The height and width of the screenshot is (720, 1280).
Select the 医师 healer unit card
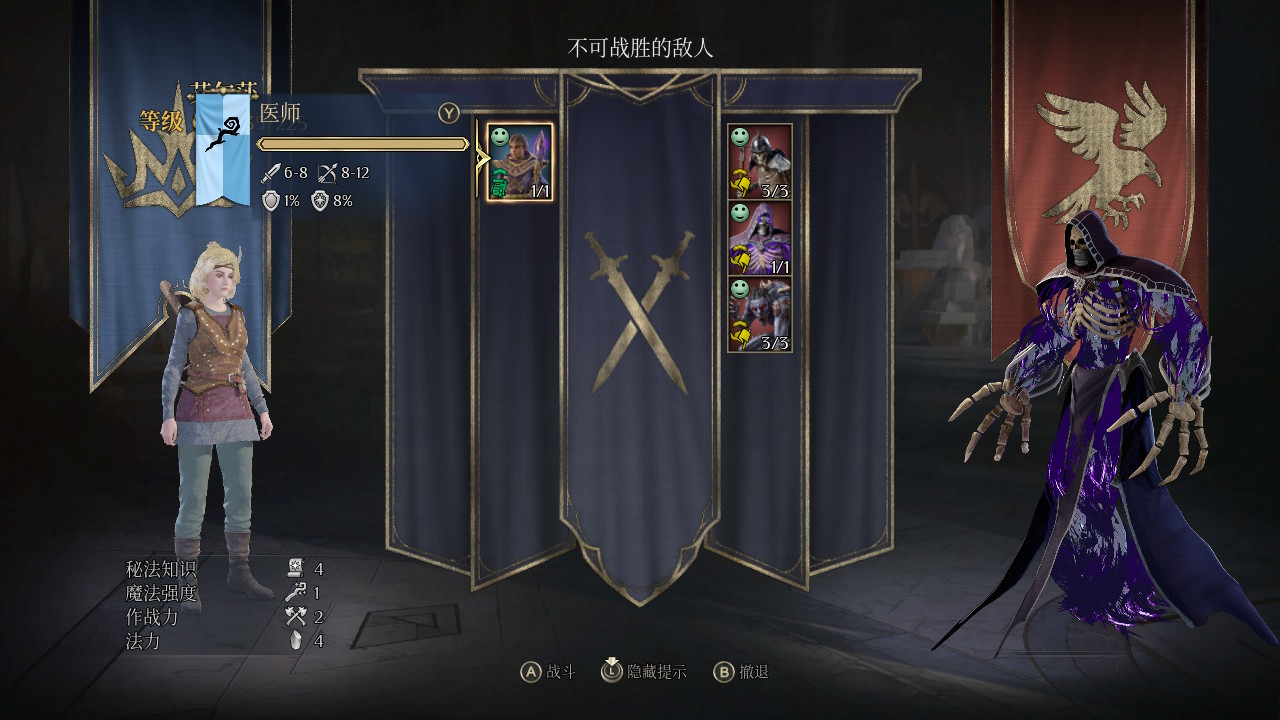pyautogui.click(x=519, y=162)
